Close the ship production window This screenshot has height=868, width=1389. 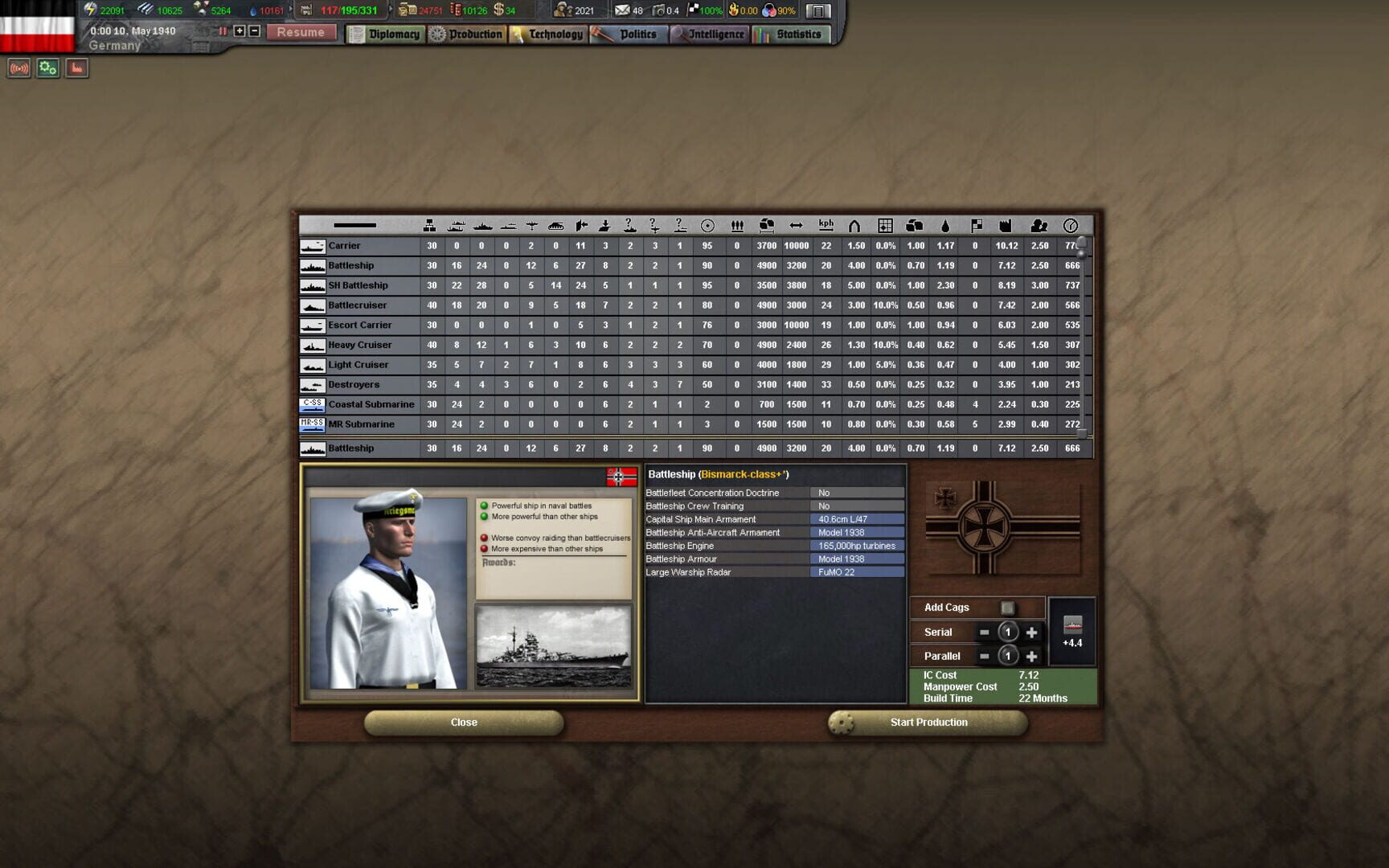tap(464, 722)
